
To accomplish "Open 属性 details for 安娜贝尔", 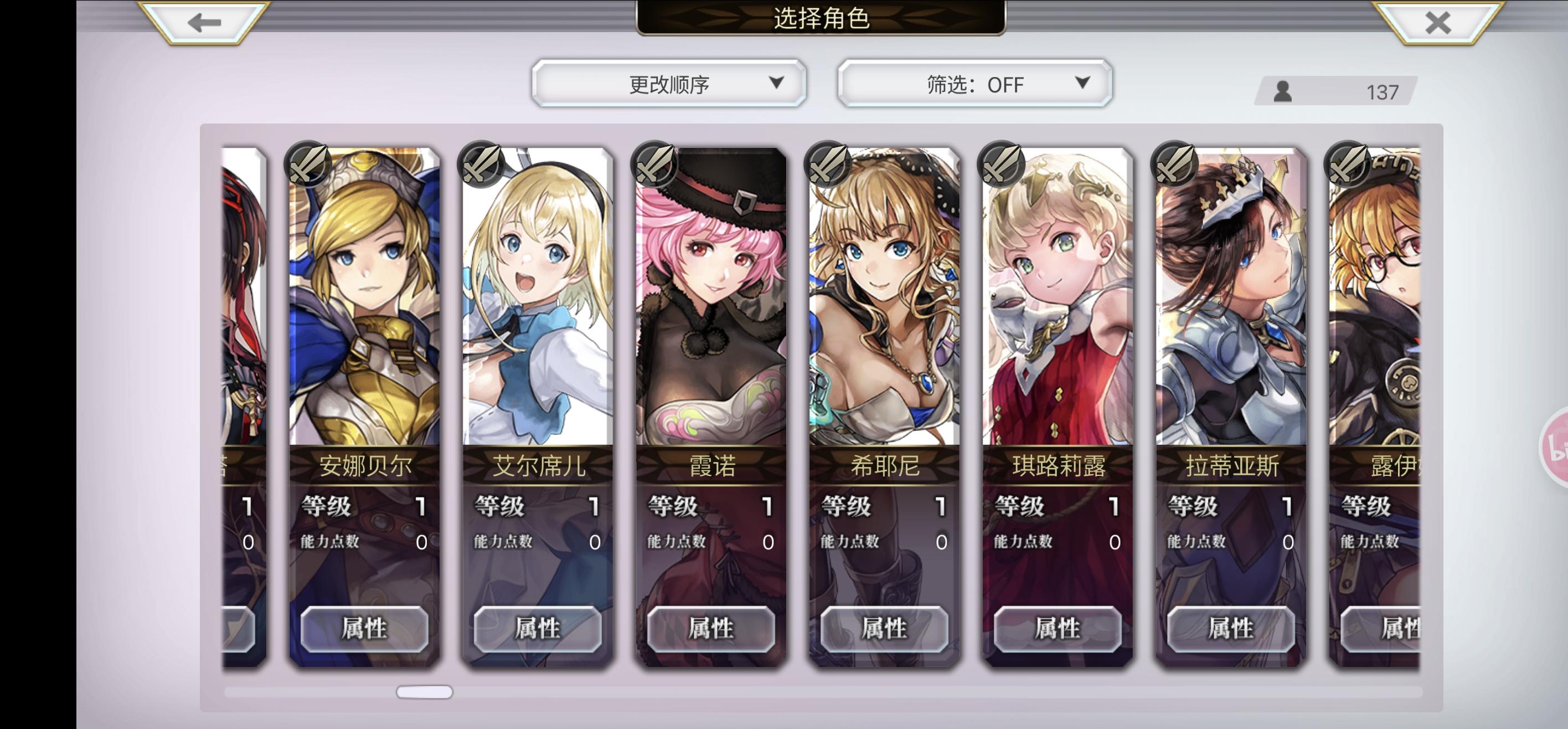I will 365,630.
